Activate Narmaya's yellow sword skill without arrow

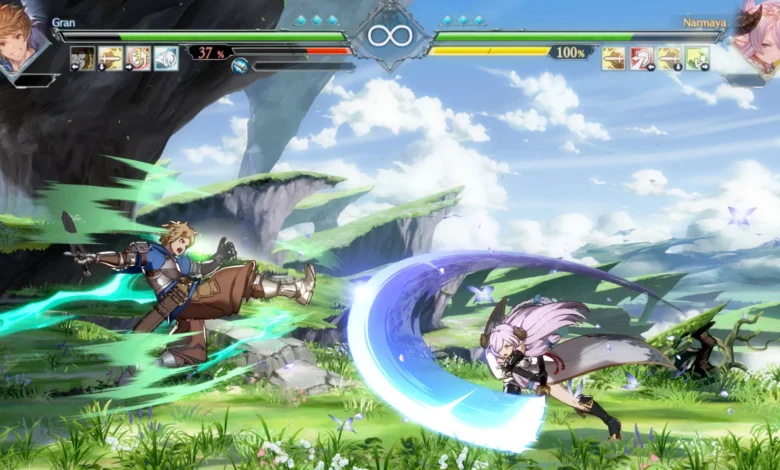click(x=614, y=58)
